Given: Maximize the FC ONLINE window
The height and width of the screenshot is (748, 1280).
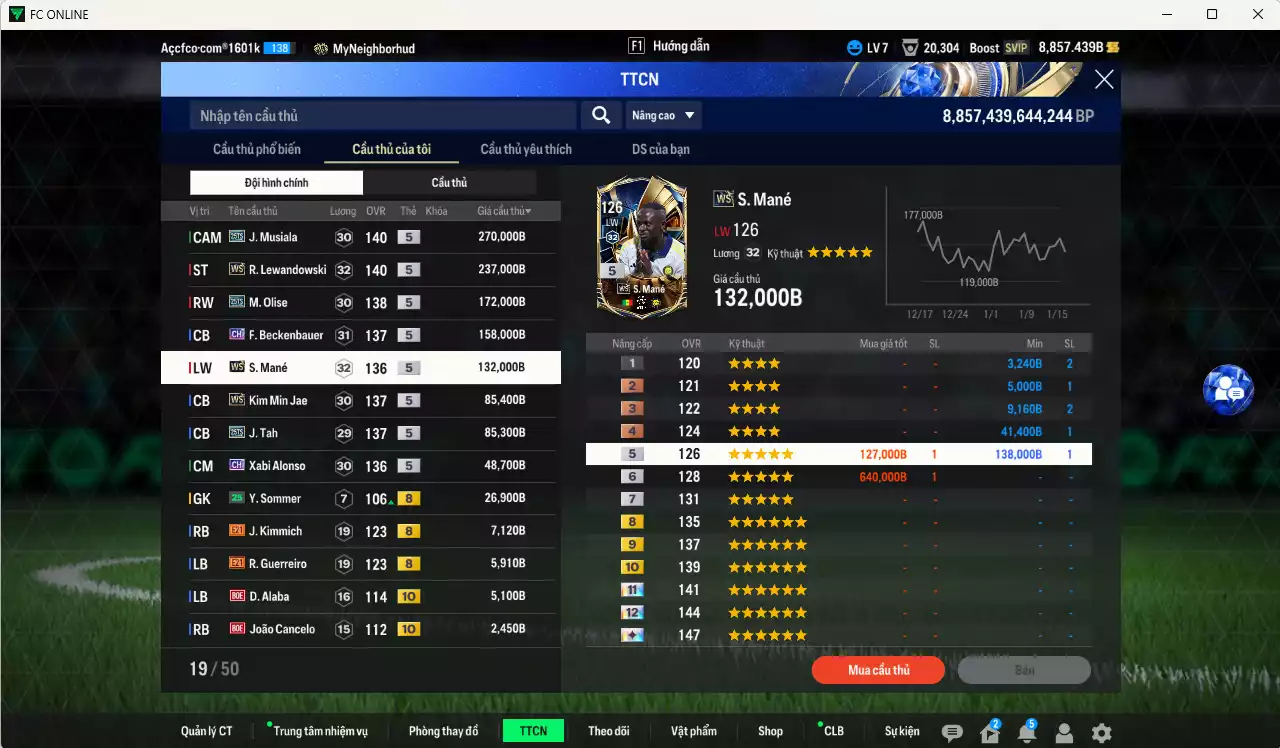Looking at the screenshot, I should coord(1212,14).
